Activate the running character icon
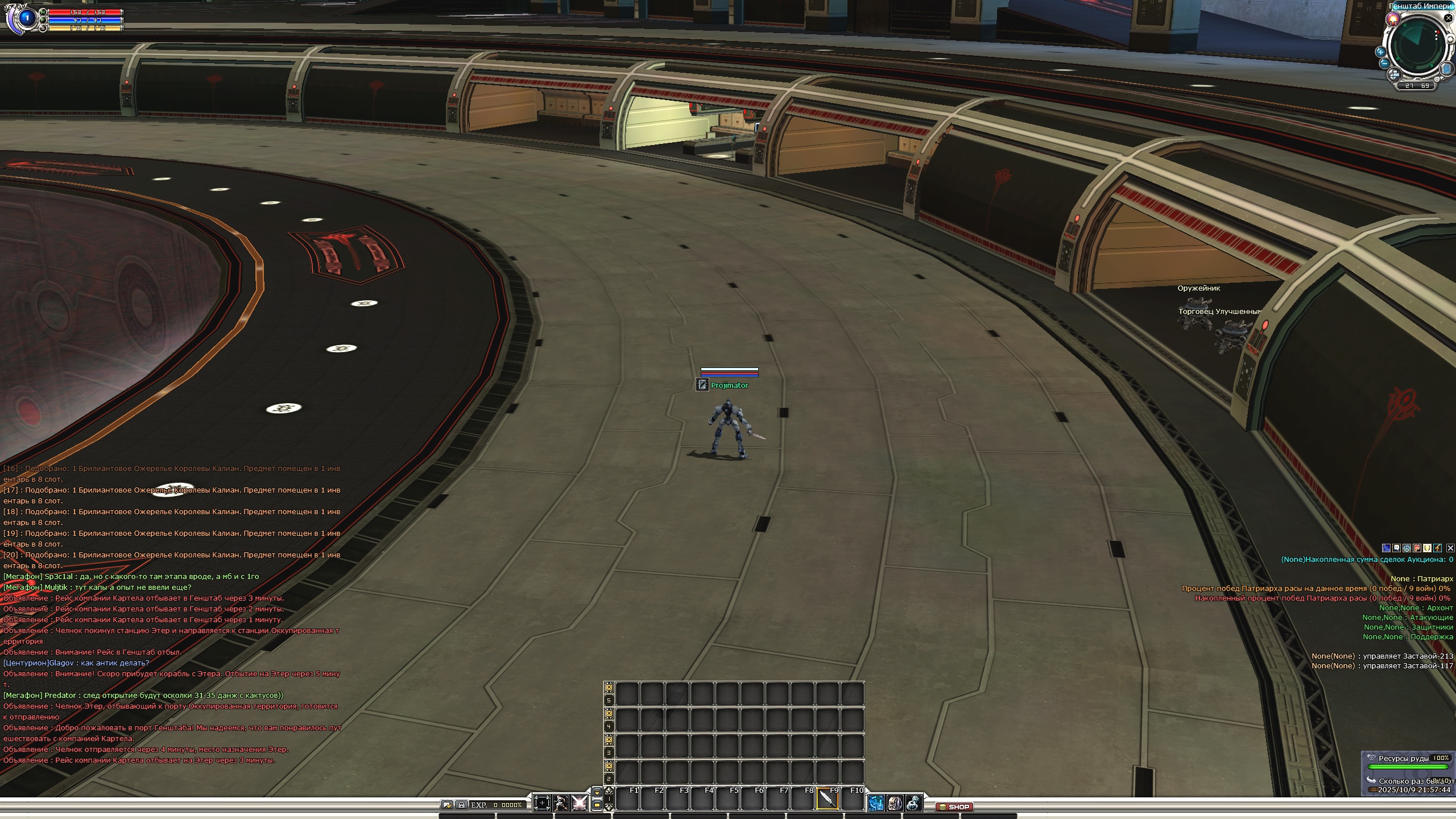Screen dimensions: 1456x819 (561, 803)
